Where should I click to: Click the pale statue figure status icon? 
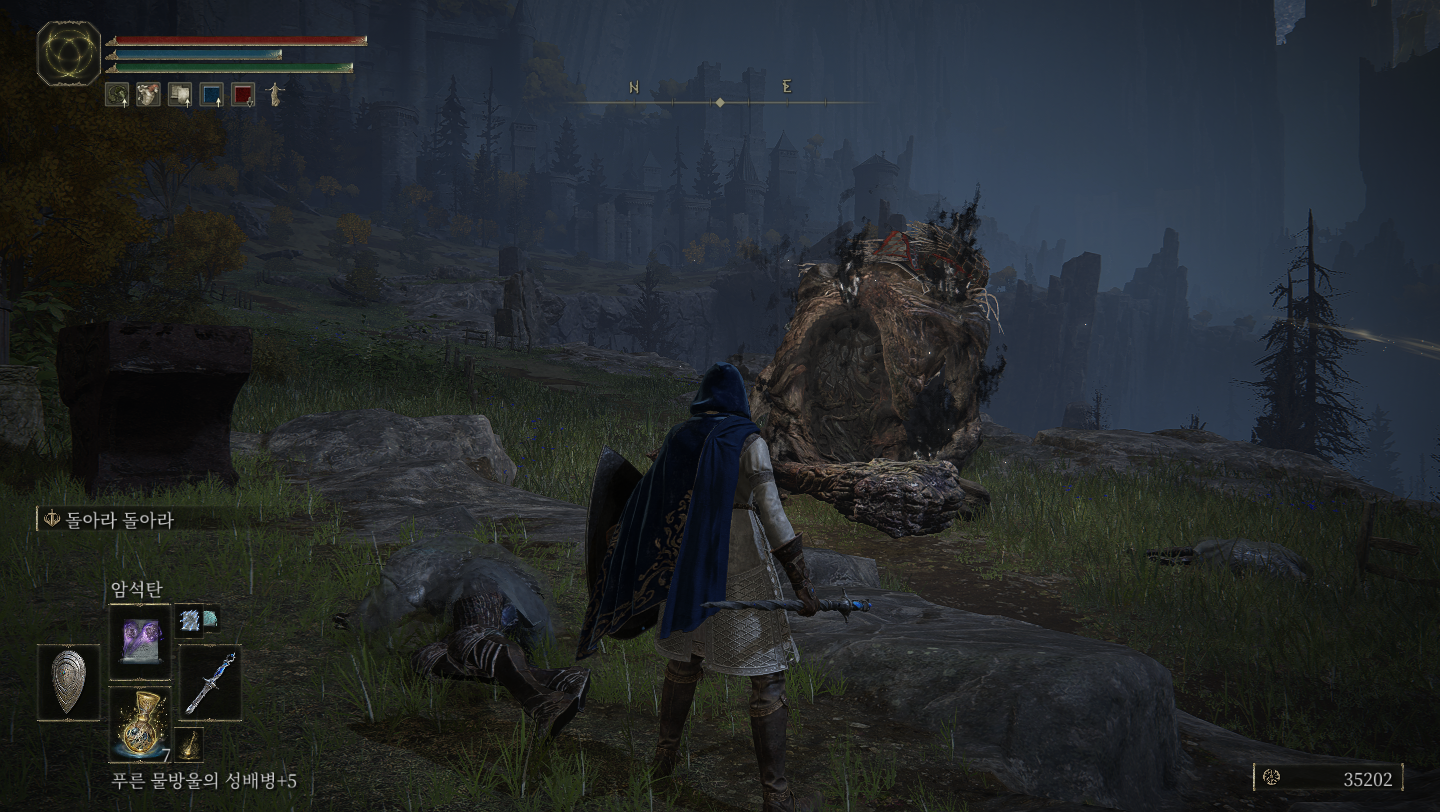[274, 94]
